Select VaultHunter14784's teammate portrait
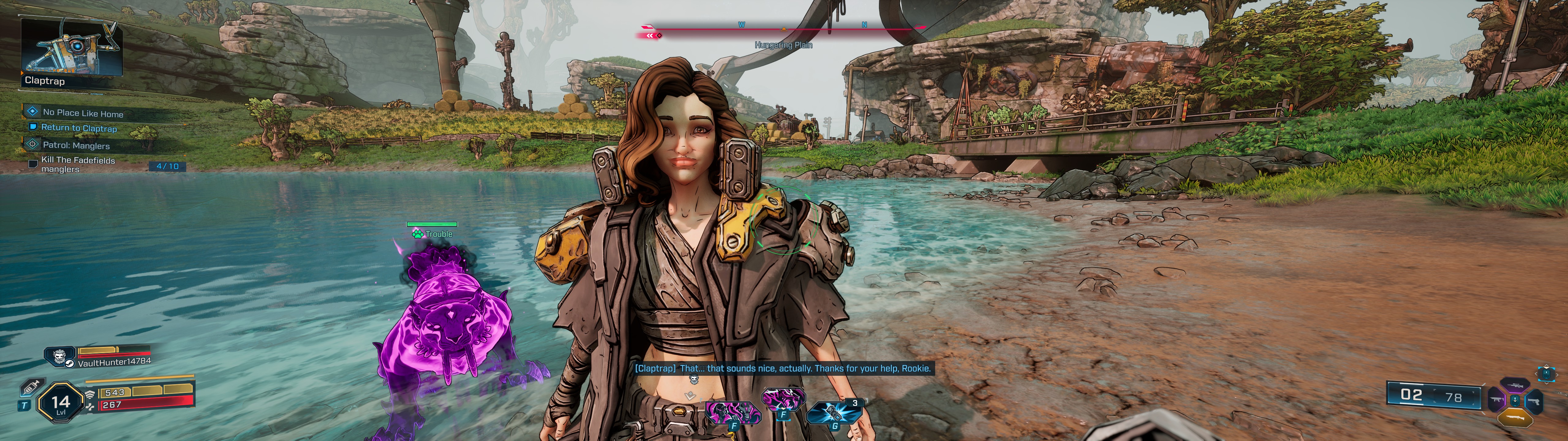 [60, 356]
